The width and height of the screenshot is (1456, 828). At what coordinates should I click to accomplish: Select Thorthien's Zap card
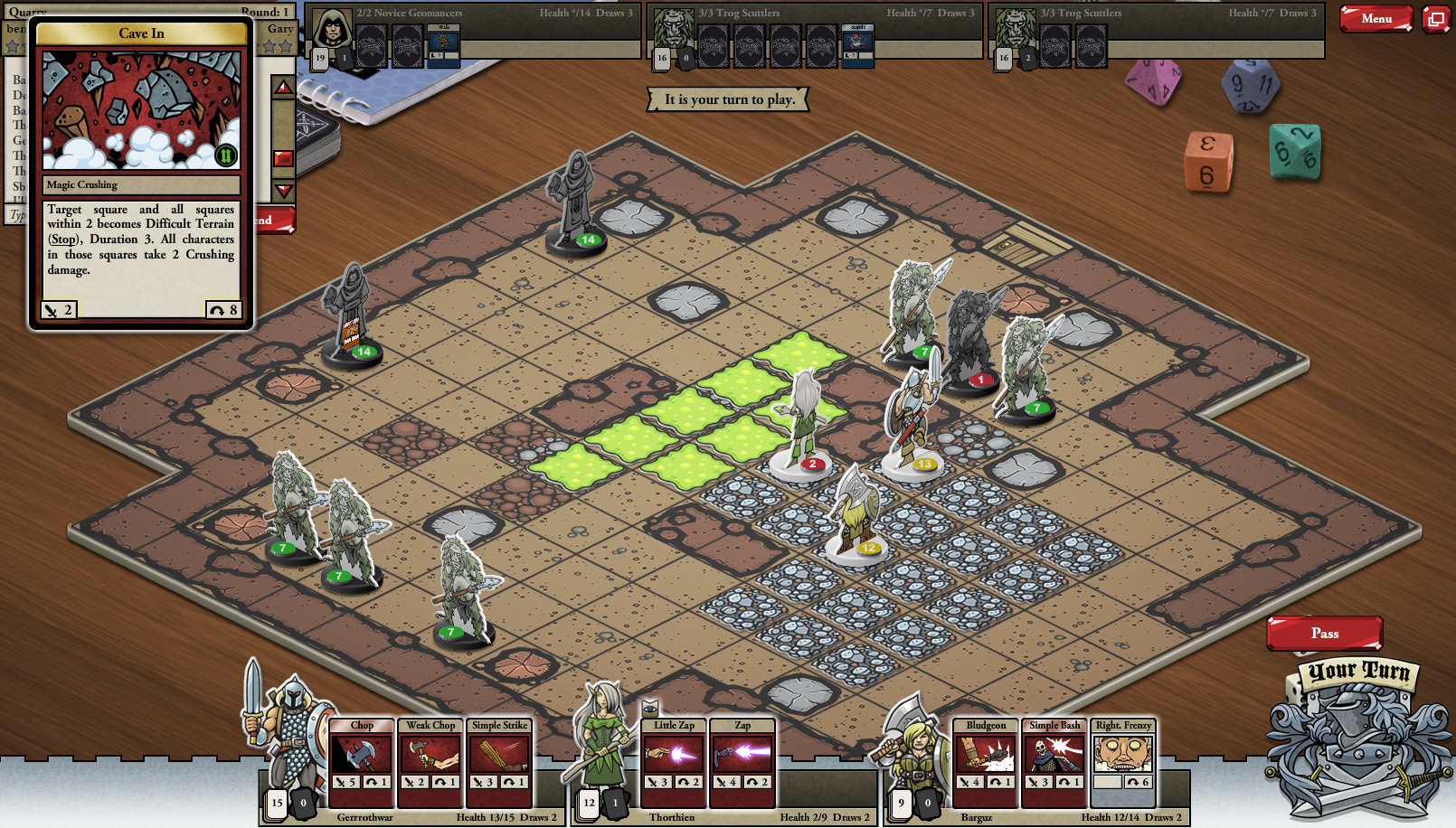coord(742,761)
